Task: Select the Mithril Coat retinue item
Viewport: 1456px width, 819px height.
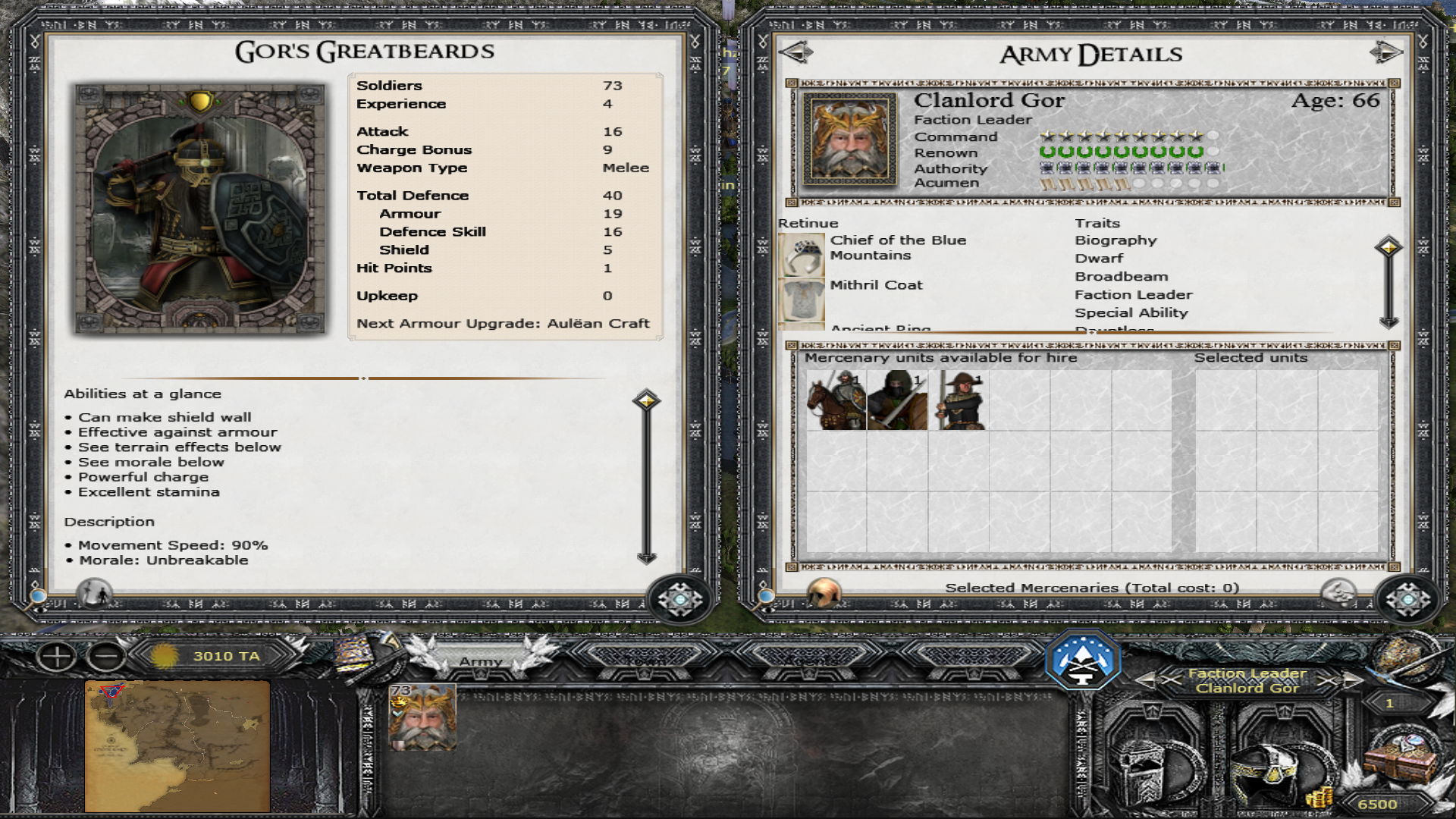Action: tap(802, 299)
